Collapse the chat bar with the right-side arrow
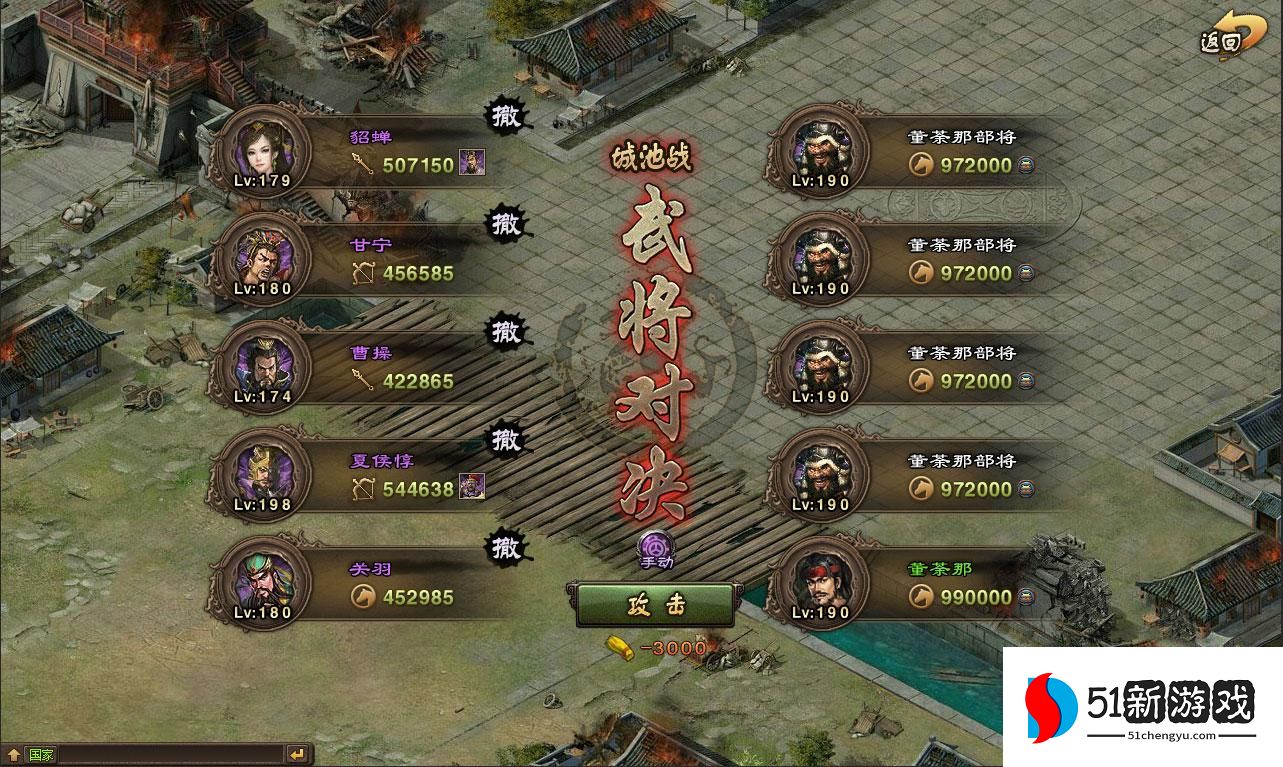The height and width of the screenshot is (767, 1283). pos(295,752)
